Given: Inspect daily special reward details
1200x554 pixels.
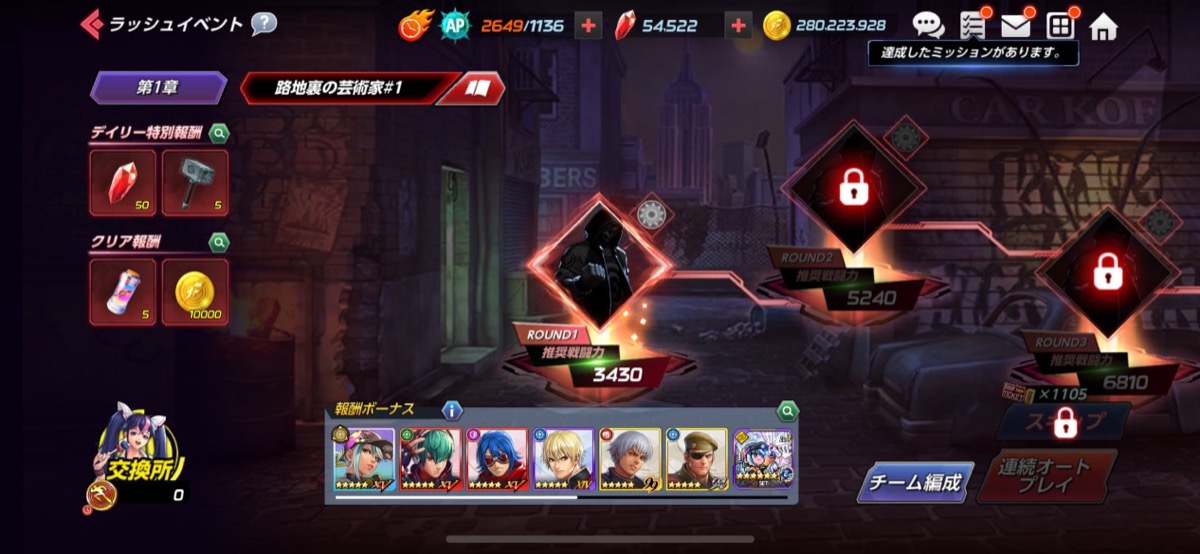Looking at the screenshot, I should 219,132.
